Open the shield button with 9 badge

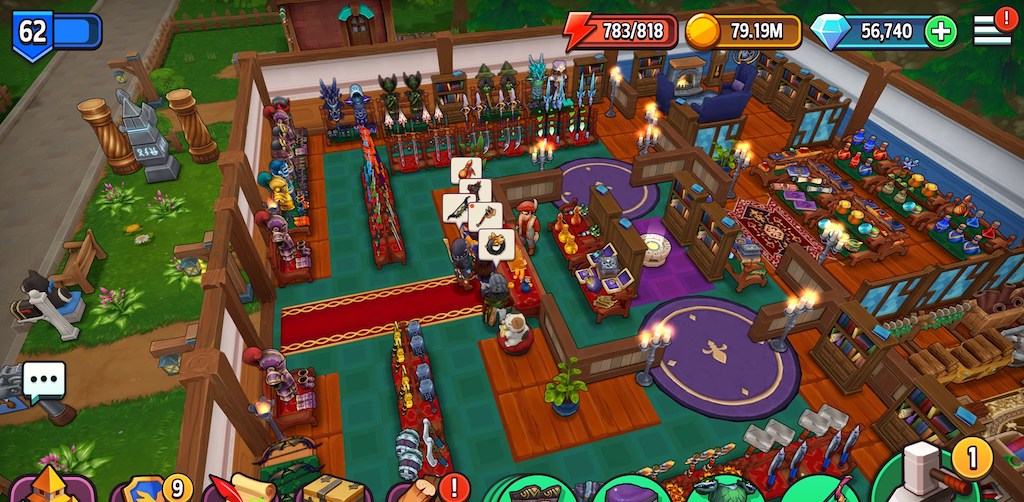point(150,490)
